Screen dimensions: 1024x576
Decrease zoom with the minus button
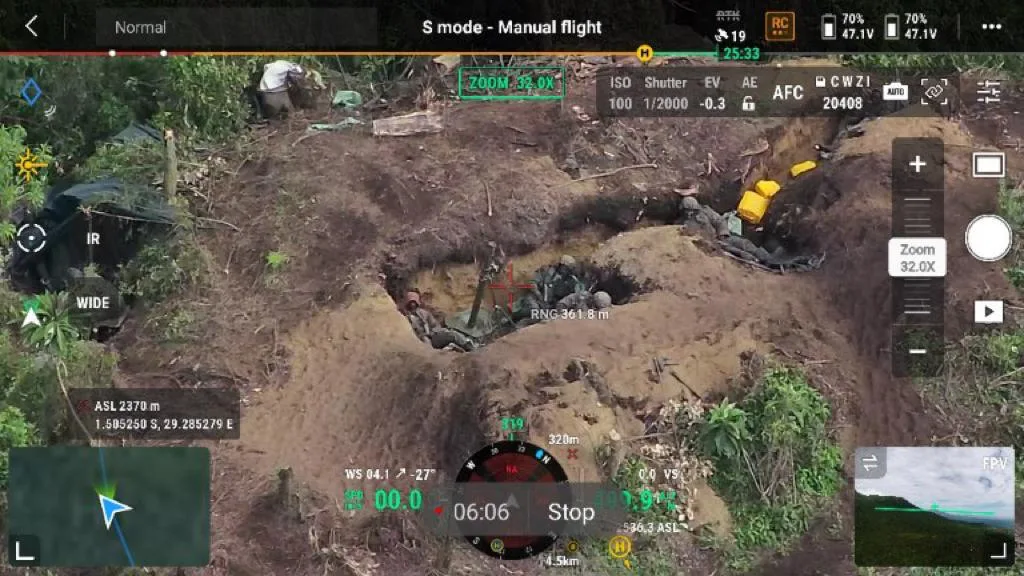pyautogui.click(x=917, y=351)
